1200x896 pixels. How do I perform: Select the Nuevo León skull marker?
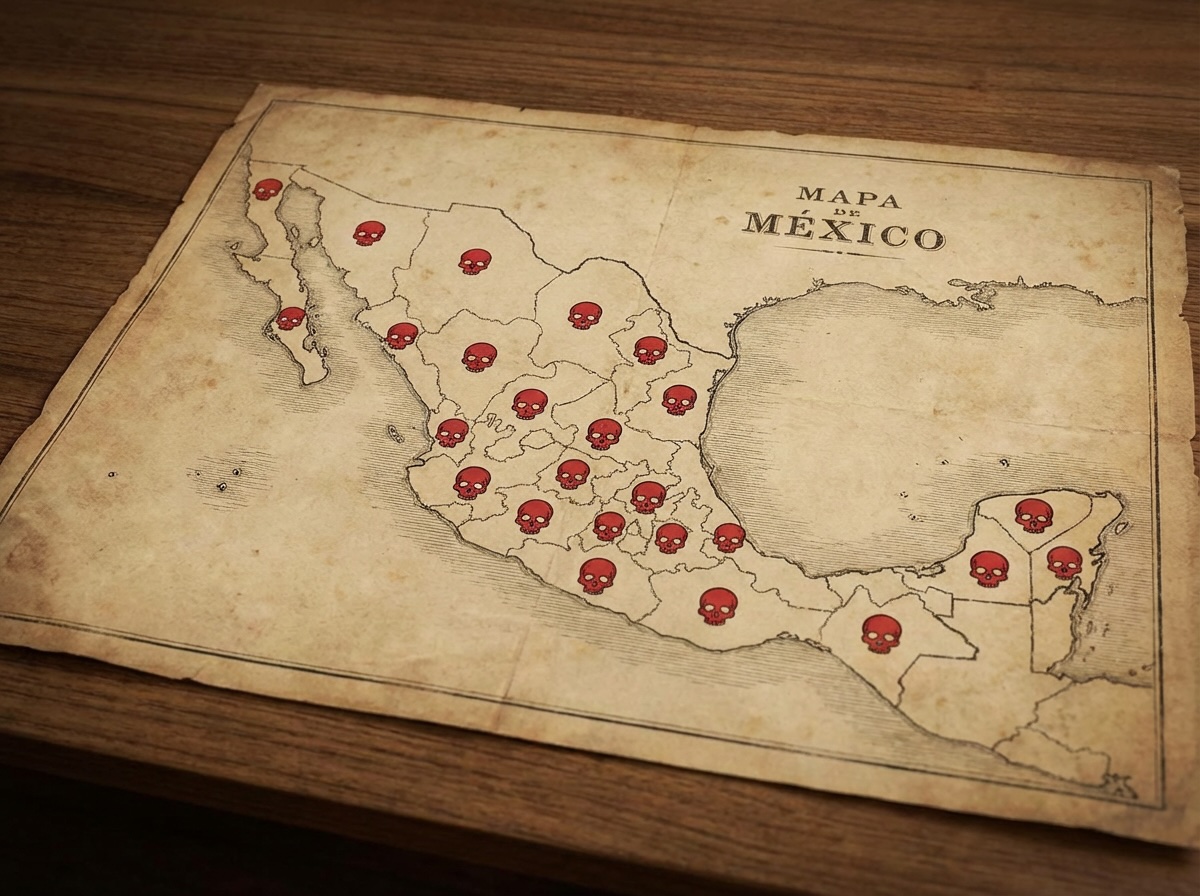pos(650,350)
